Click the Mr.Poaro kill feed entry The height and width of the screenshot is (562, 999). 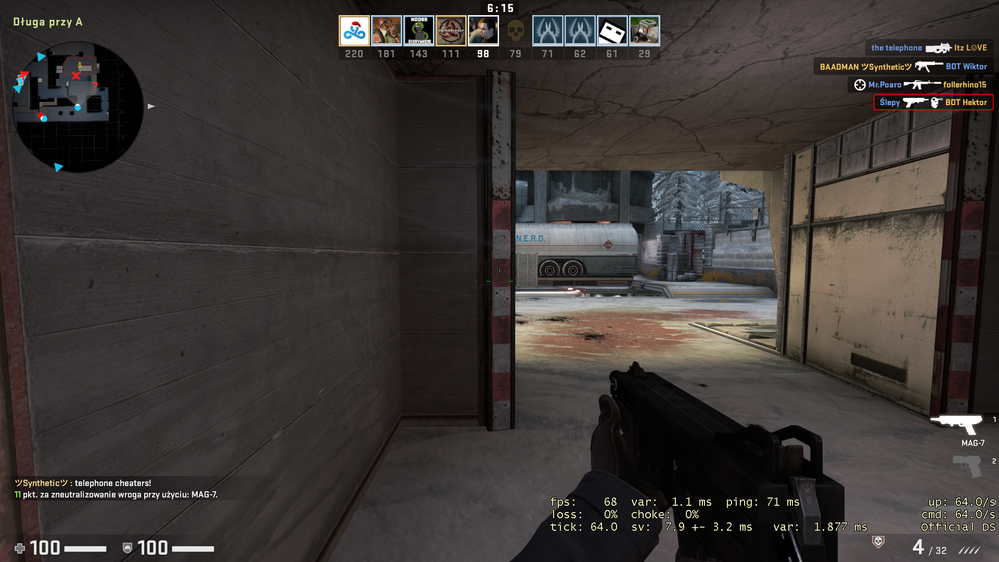tap(921, 84)
